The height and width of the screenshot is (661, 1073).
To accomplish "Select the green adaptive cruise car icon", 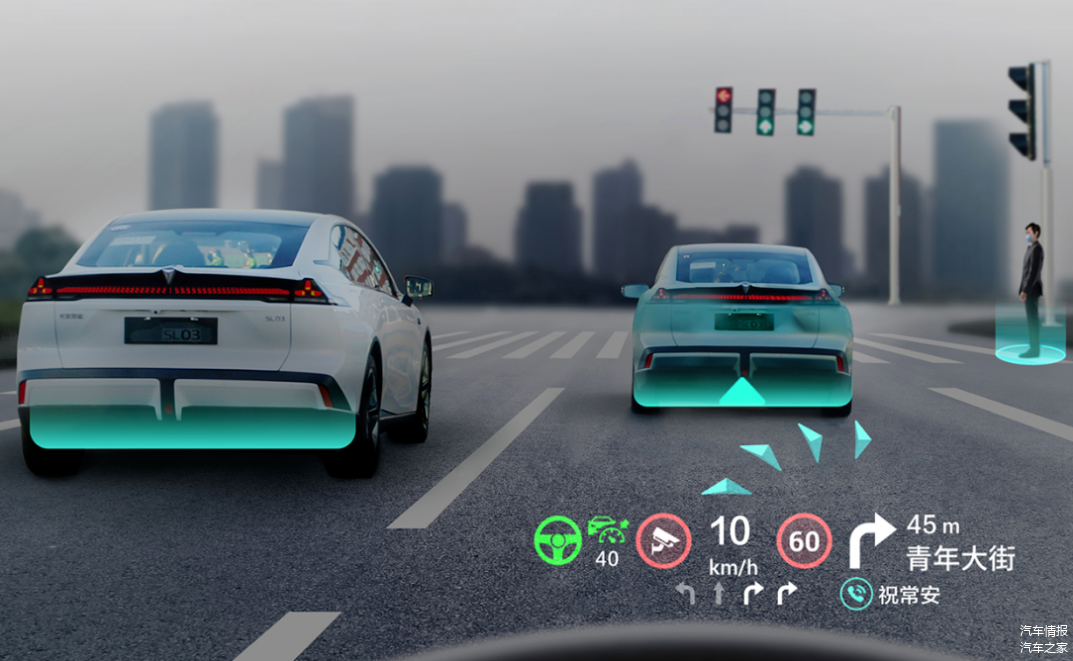I will coord(606,530).
